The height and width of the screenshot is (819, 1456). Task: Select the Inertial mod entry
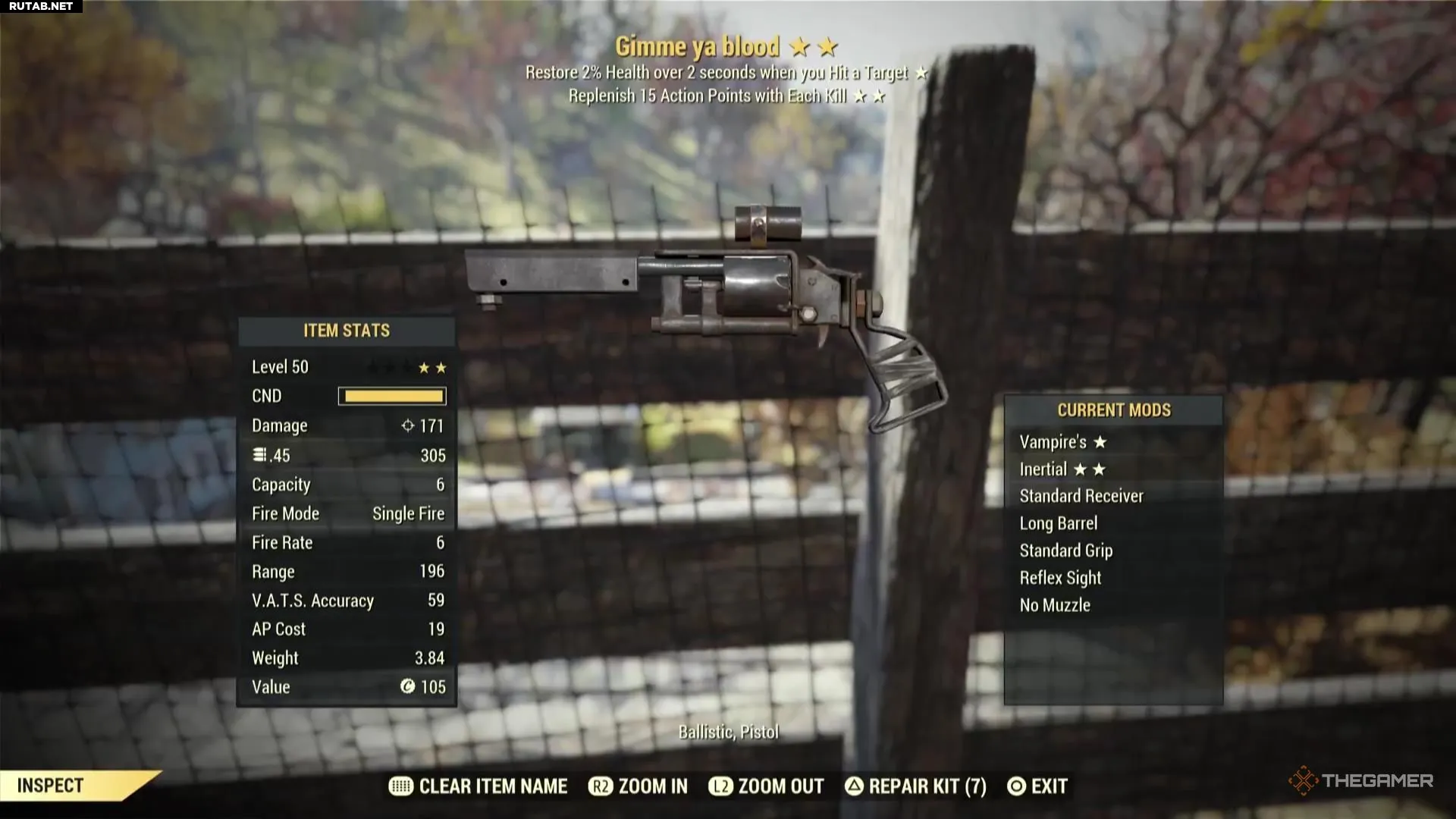(1062, 469)
